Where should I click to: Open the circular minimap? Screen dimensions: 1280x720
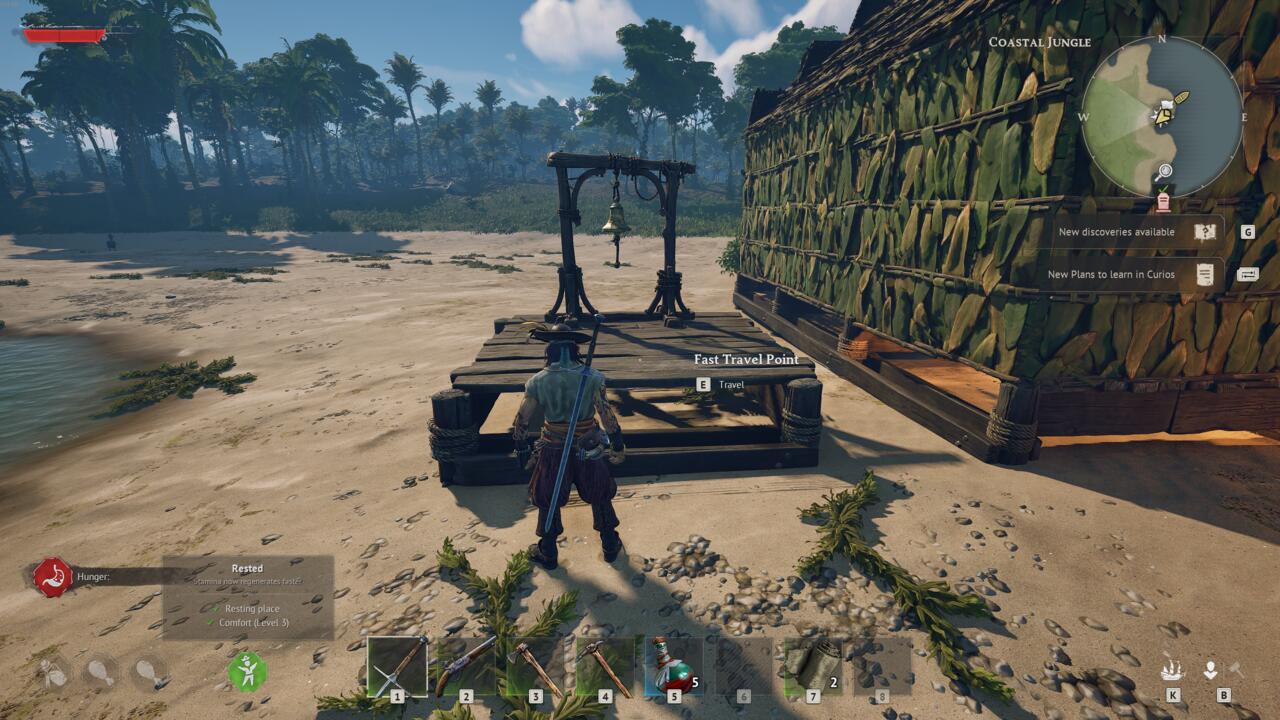click(1162, 116)
